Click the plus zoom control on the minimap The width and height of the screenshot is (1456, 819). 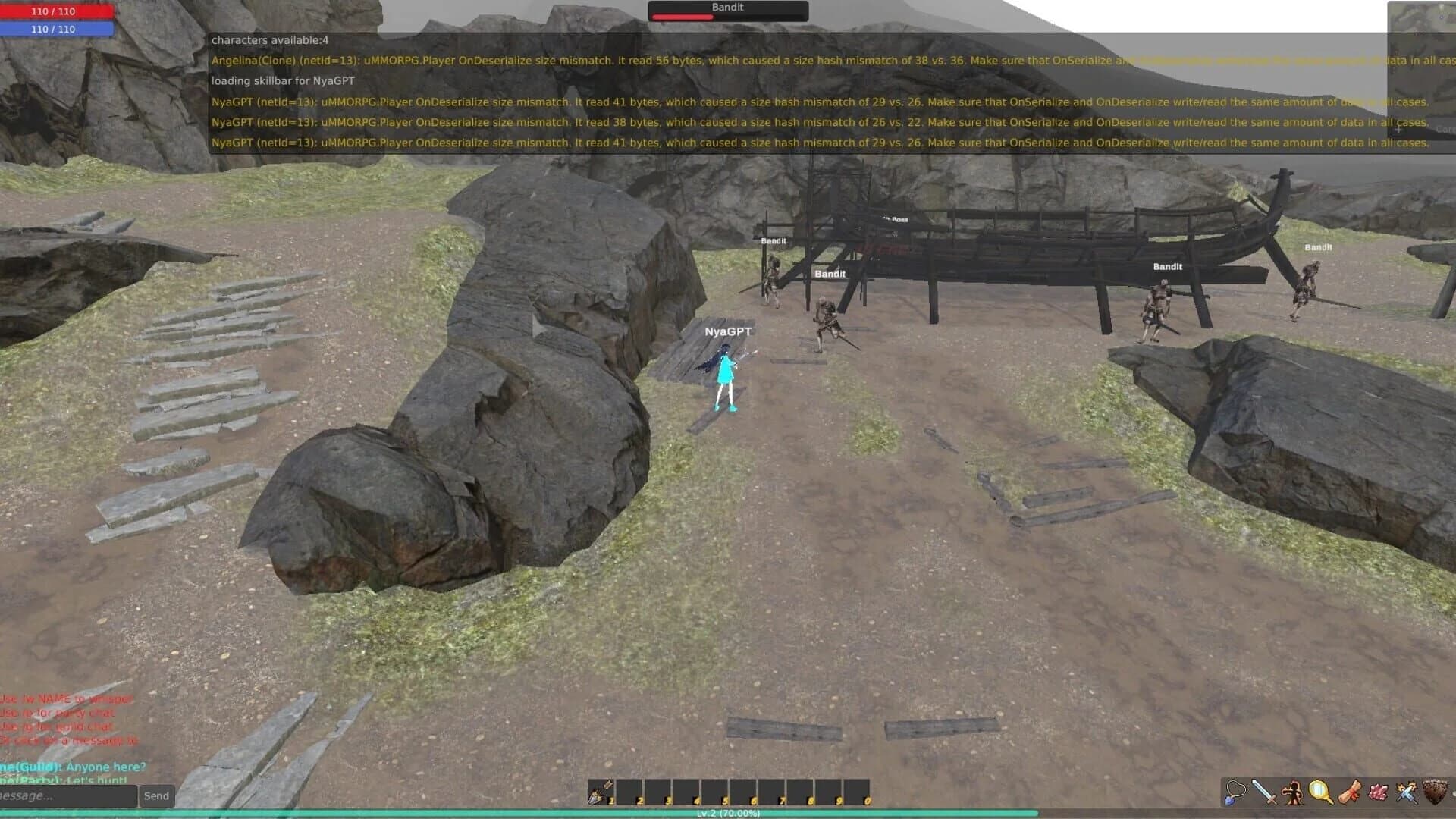tap(1398, 129)
